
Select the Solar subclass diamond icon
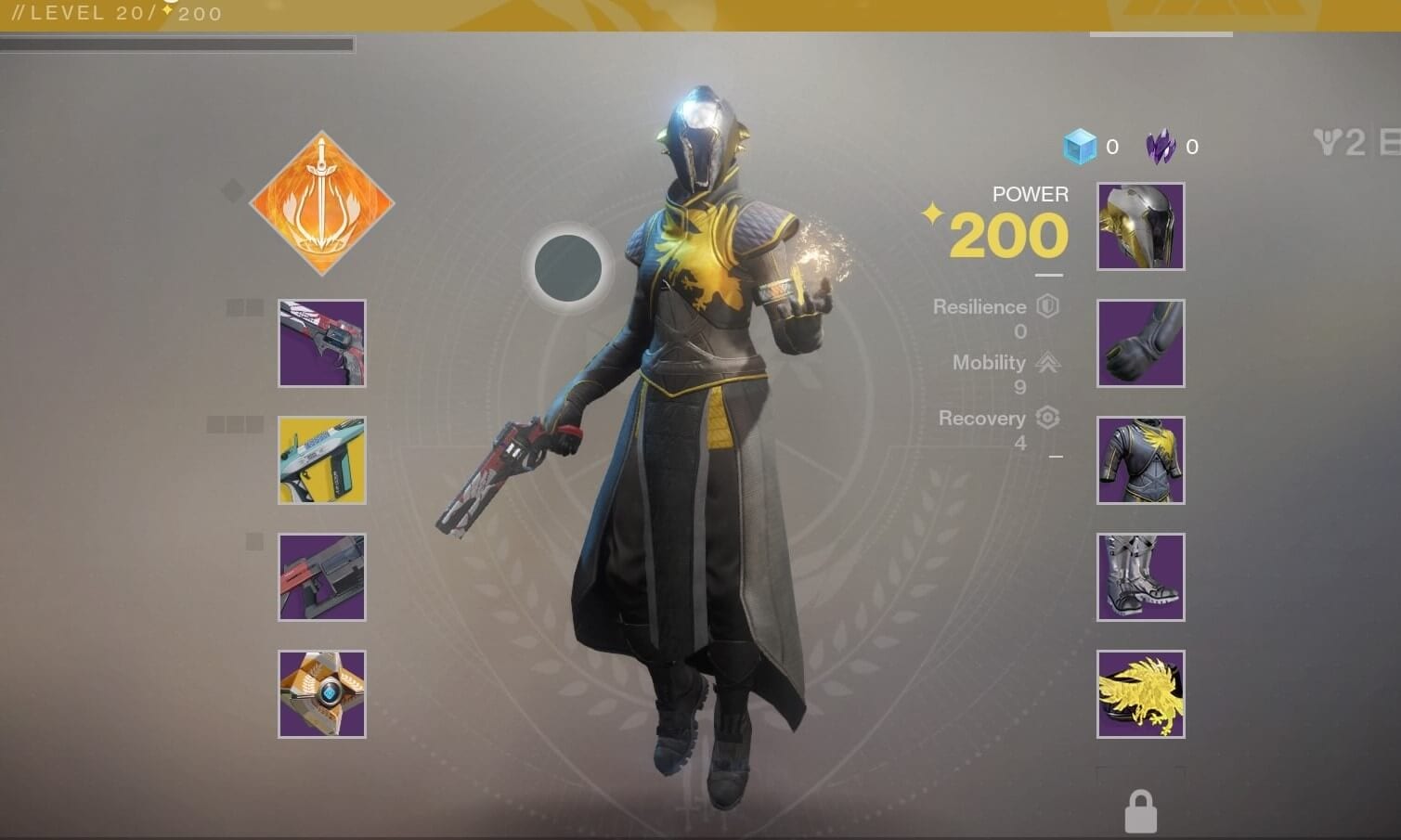[322, 204]
